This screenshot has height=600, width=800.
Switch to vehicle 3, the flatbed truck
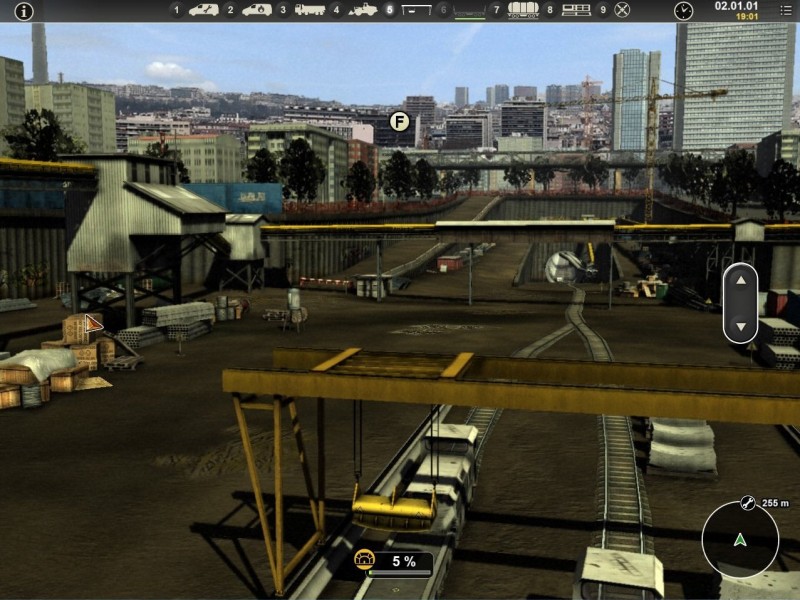pos(310,10)
